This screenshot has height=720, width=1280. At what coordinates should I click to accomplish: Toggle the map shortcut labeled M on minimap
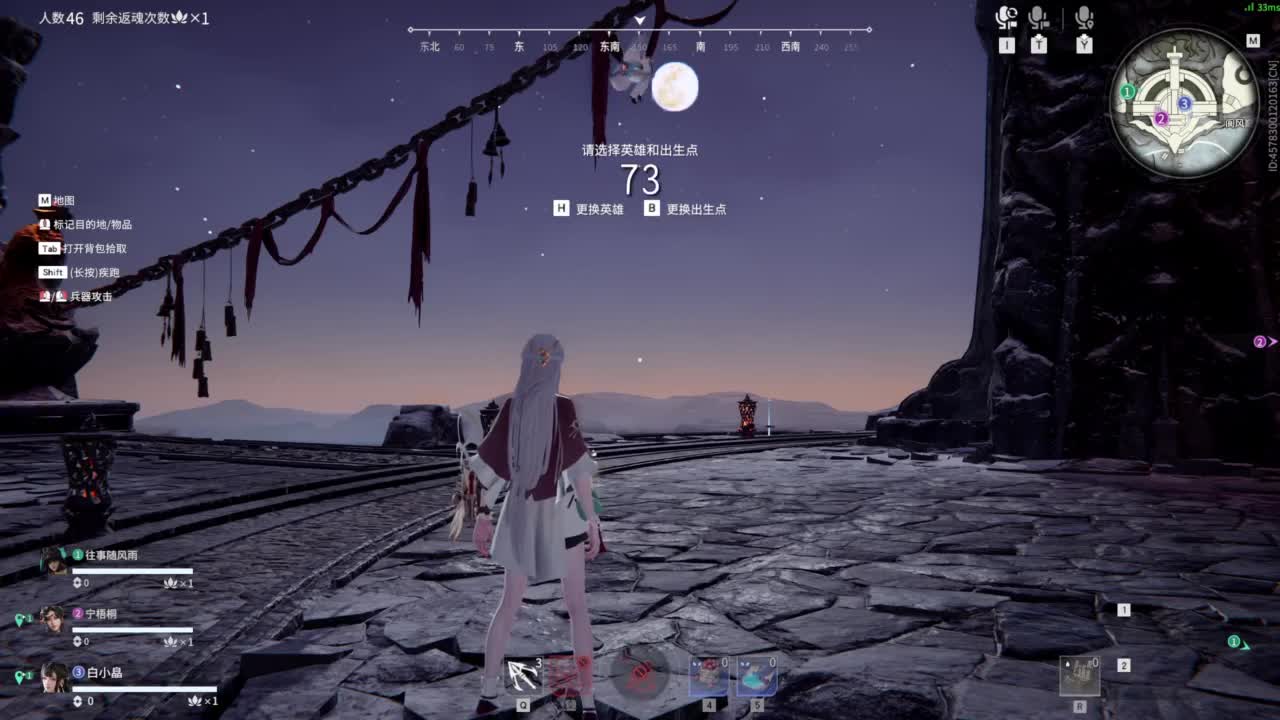coord(1252,41)
